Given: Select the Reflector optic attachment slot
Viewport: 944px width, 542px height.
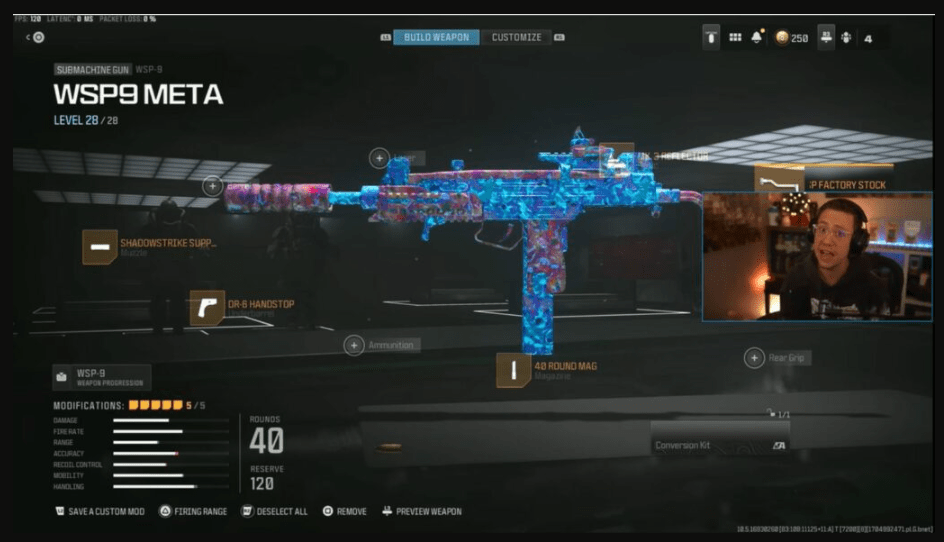Looking at the screenshot, I should coord(617,158).
